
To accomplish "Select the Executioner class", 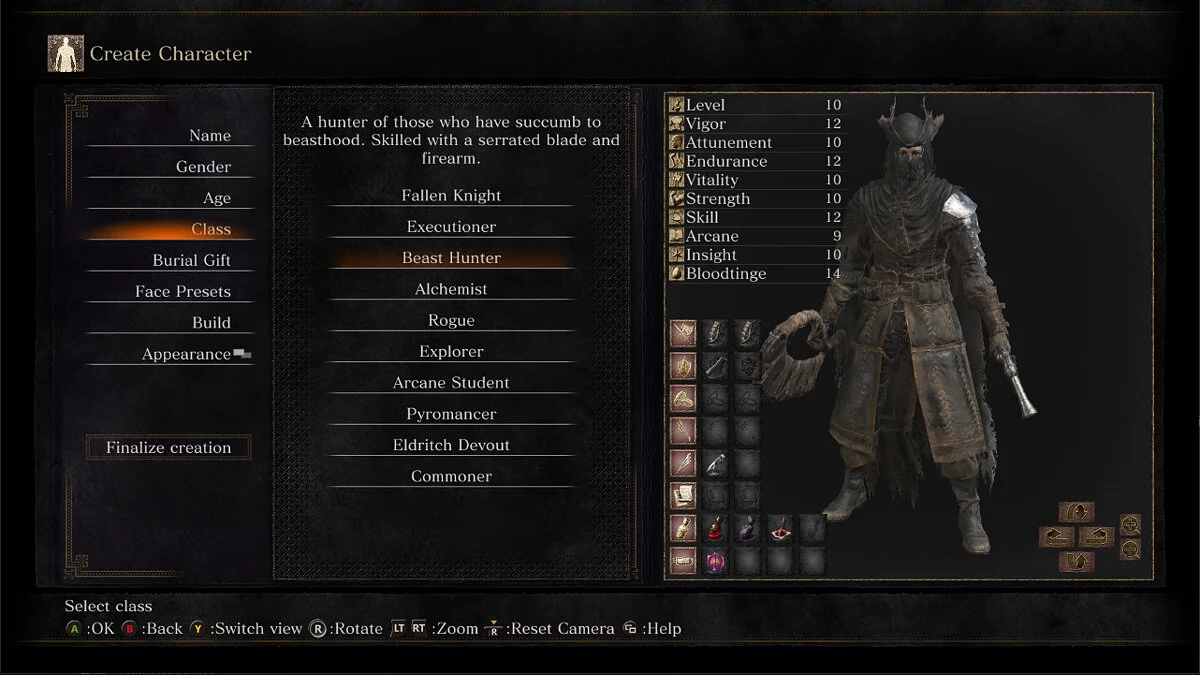I will [451, 227].
